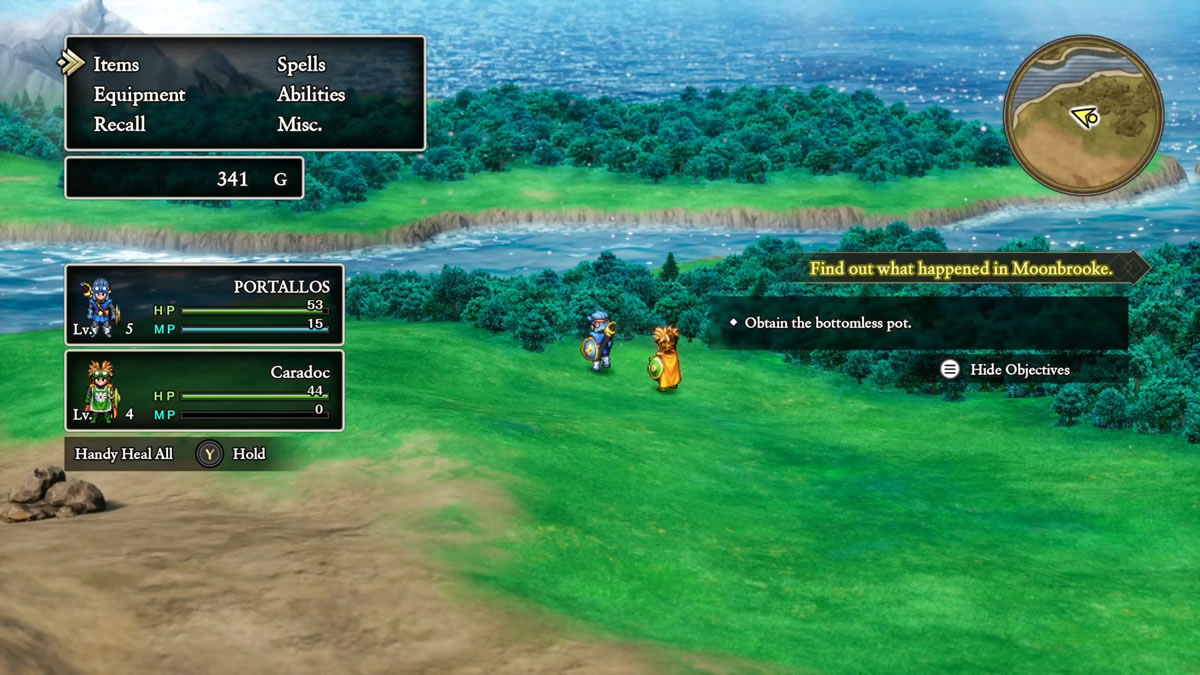Open the Spells menu
The image size is (1200, 675).
pyautogui.click(x=301, y=64)
